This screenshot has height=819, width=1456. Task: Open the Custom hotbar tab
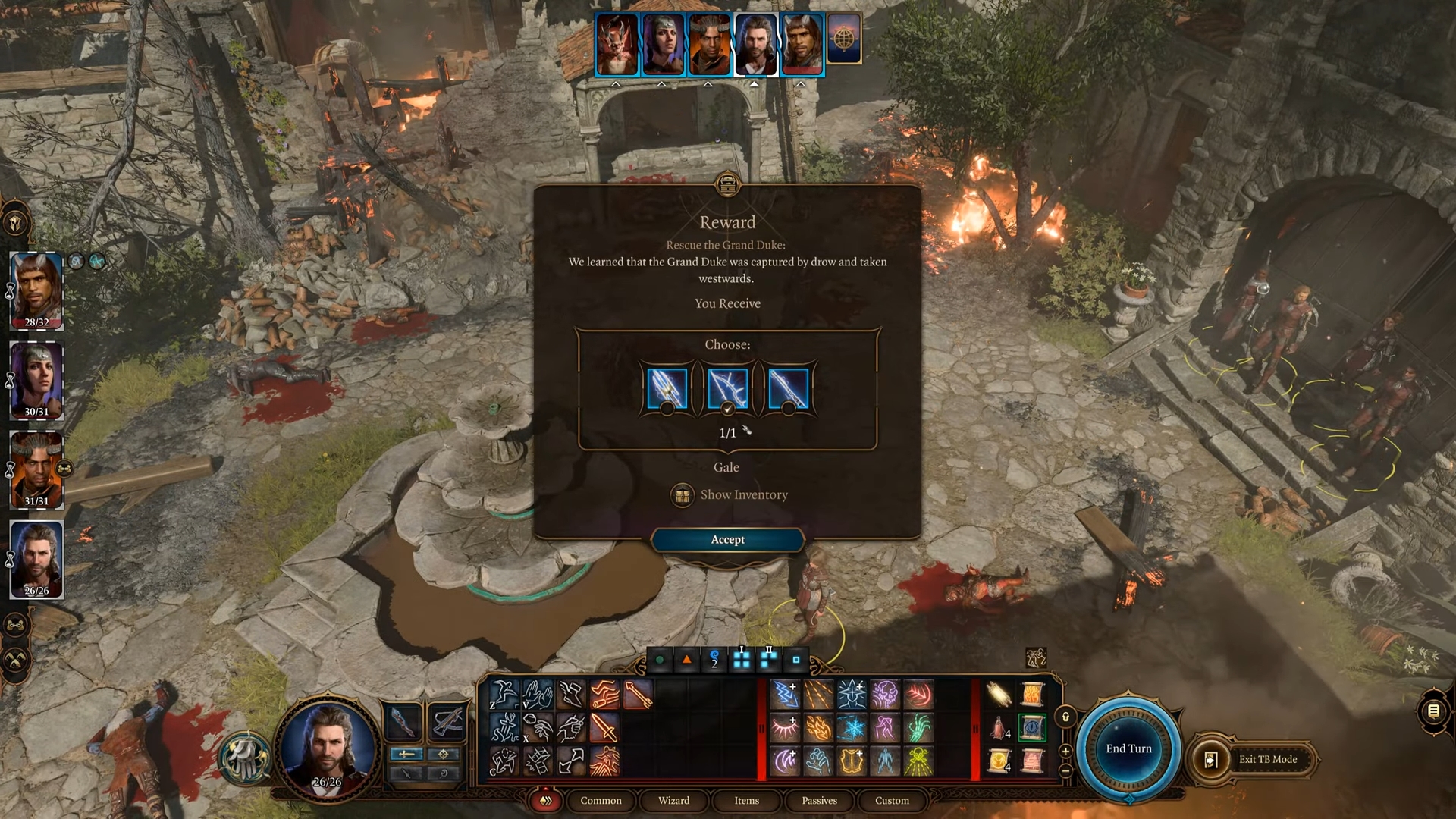click(x=892, y=801)
